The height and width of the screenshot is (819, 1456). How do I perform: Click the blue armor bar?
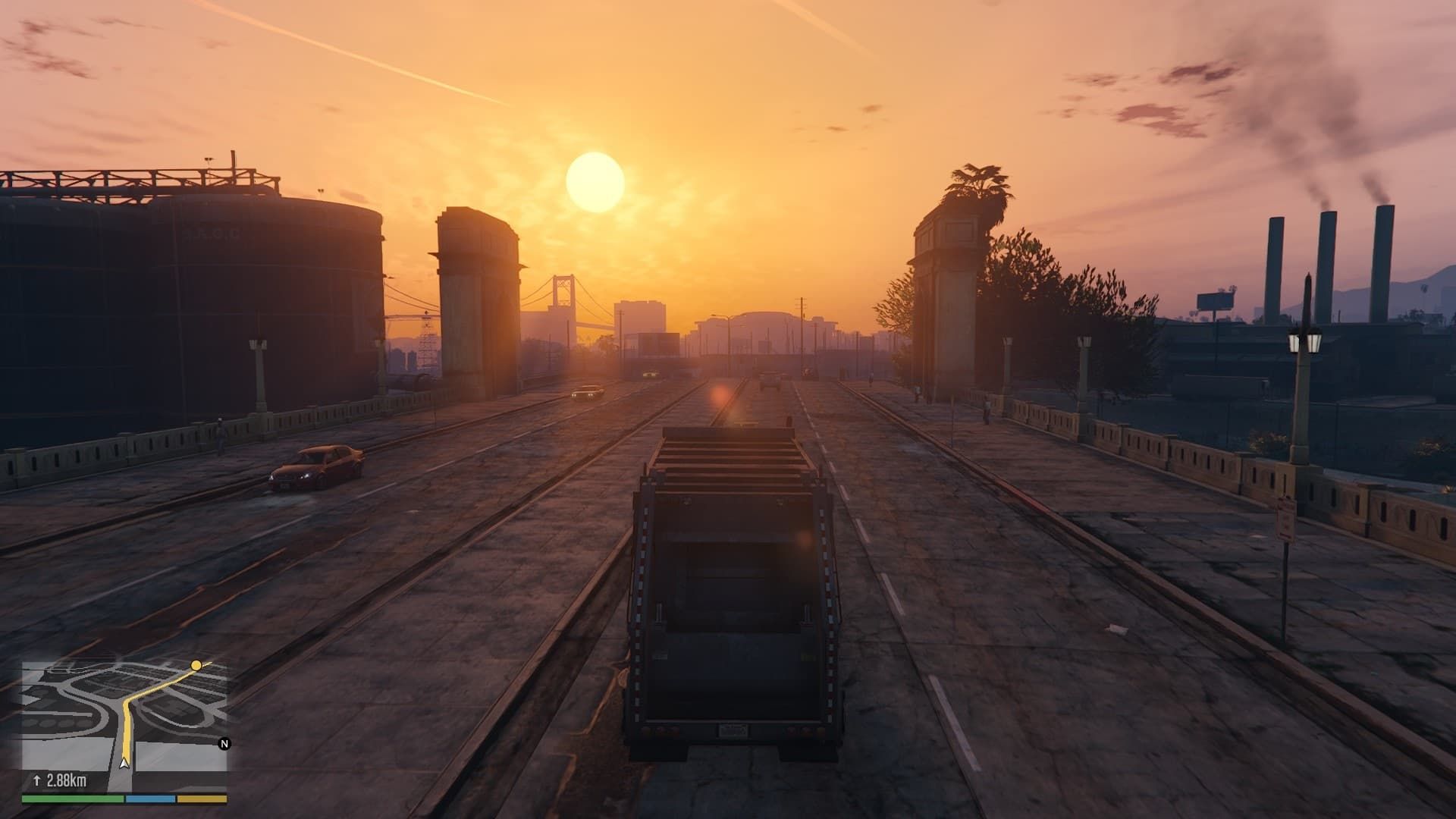pyautogui.click(x=149, y=799)
